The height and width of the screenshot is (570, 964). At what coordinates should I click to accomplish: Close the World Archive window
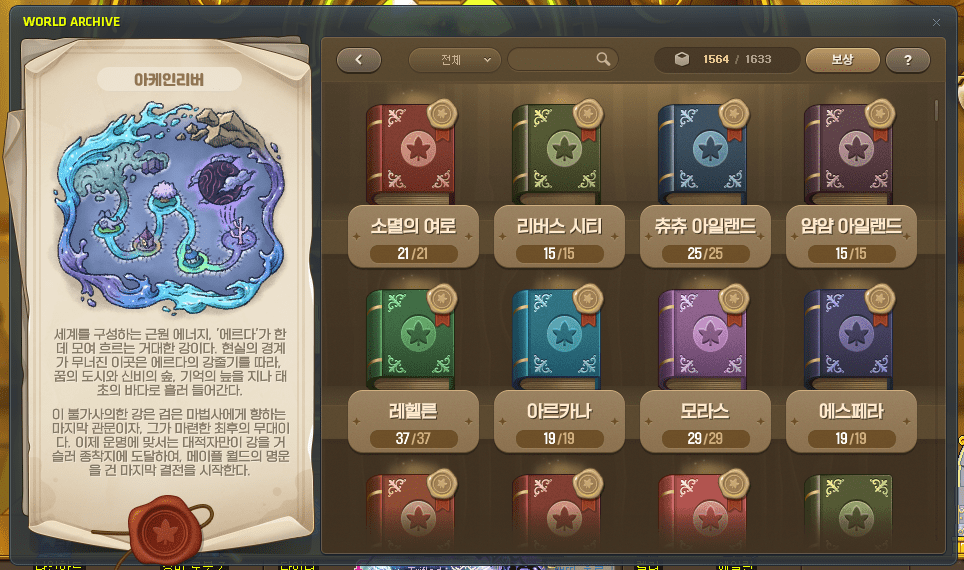pyautogui.click(x=936, y=22)
